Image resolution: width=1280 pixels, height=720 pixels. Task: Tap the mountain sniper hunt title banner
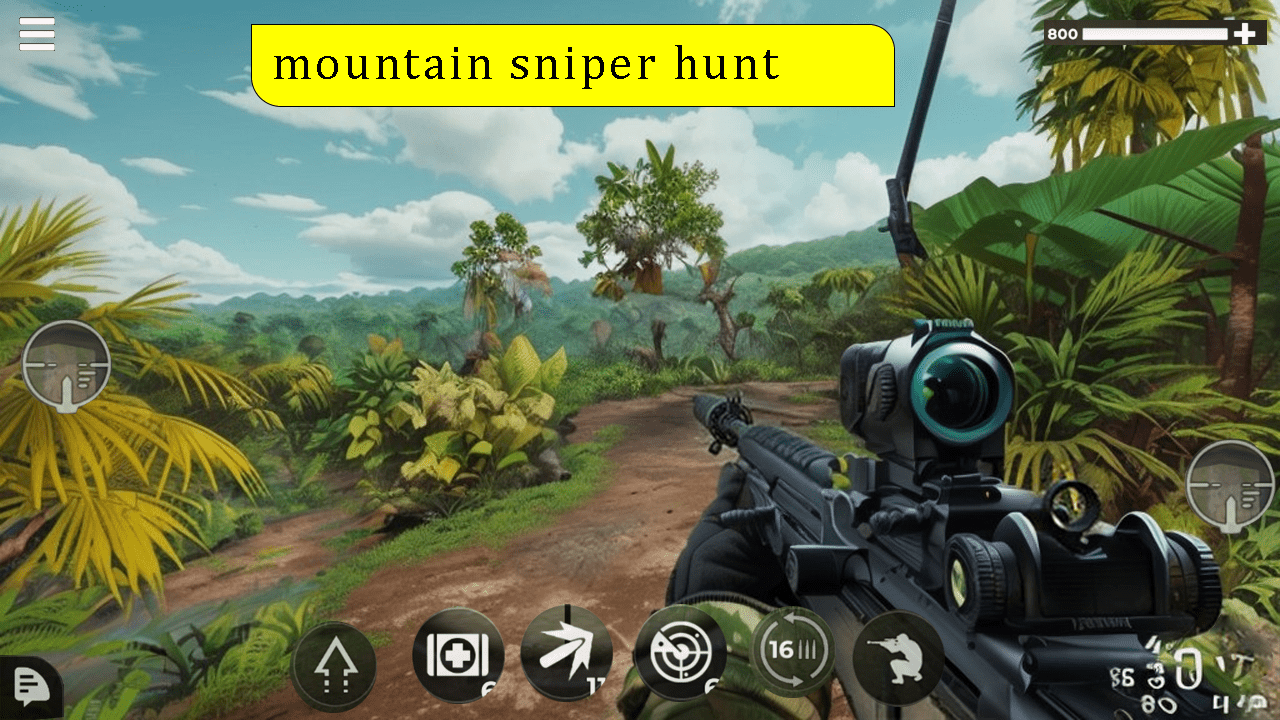[575, 65]
